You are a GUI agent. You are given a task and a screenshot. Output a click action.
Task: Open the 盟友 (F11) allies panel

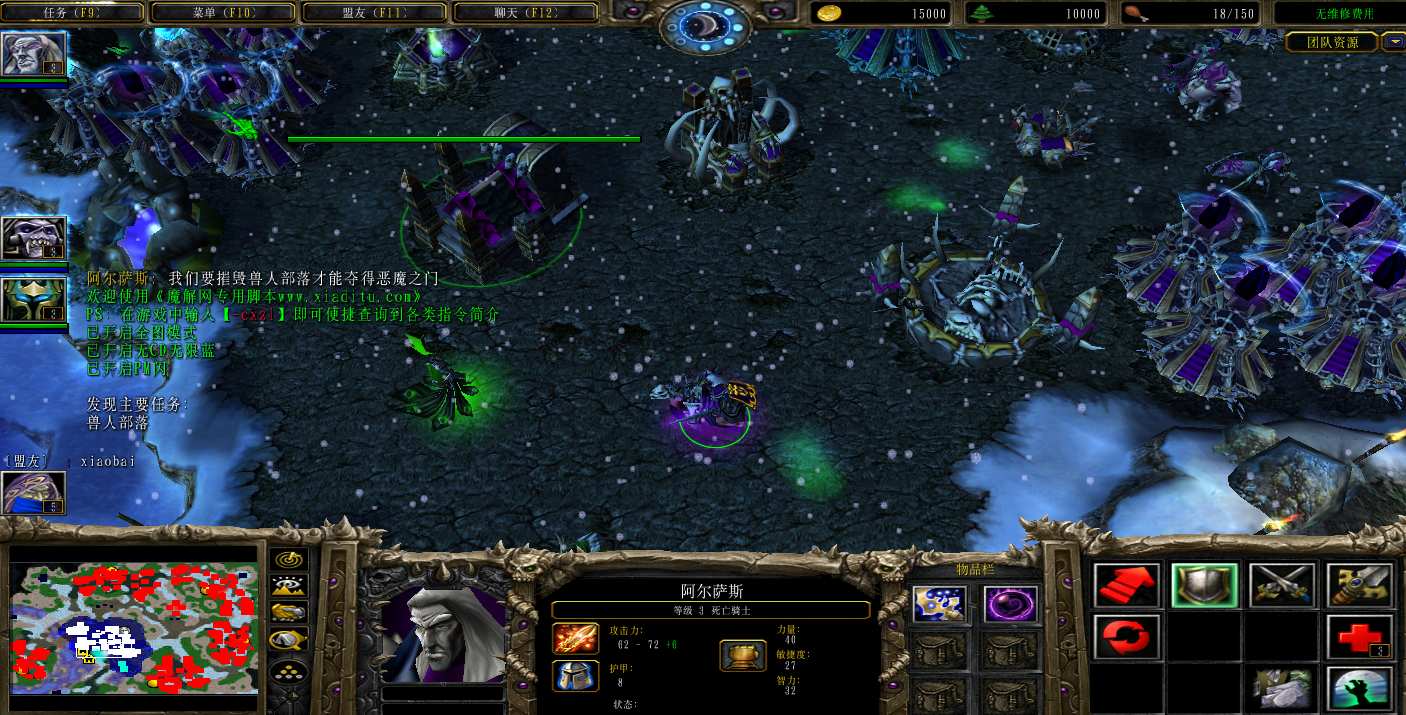click(373, 13)
